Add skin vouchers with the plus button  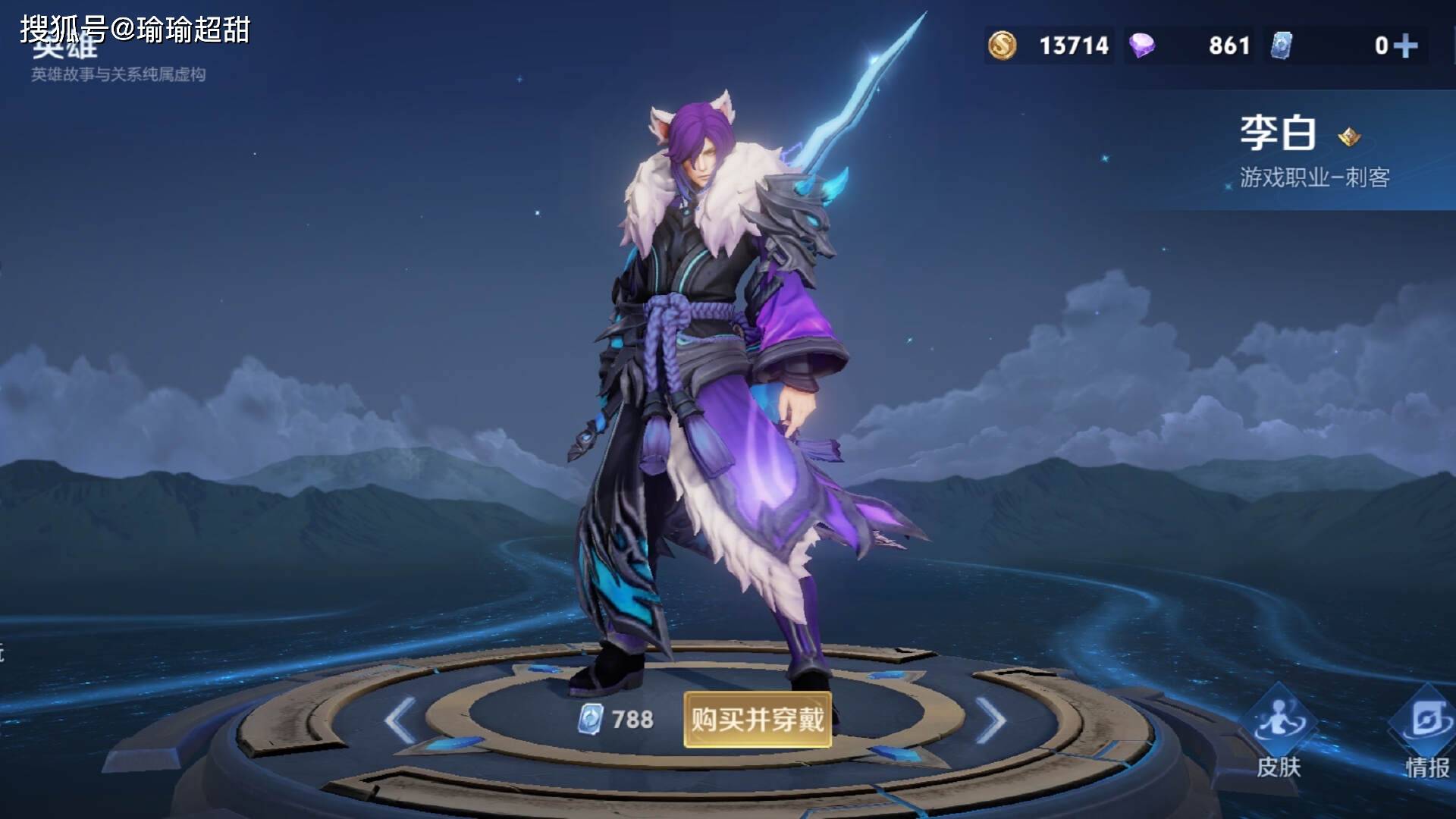(1405, 46)
